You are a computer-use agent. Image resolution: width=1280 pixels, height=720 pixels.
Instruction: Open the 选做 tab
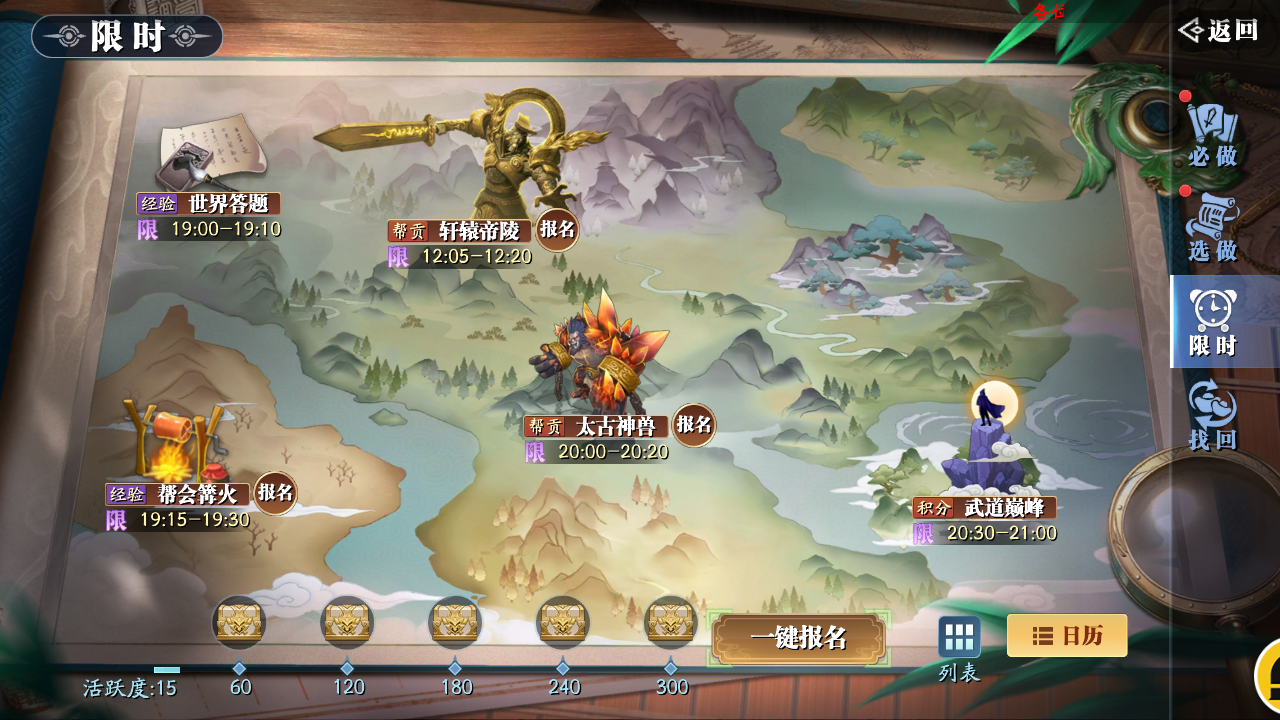1212,229
